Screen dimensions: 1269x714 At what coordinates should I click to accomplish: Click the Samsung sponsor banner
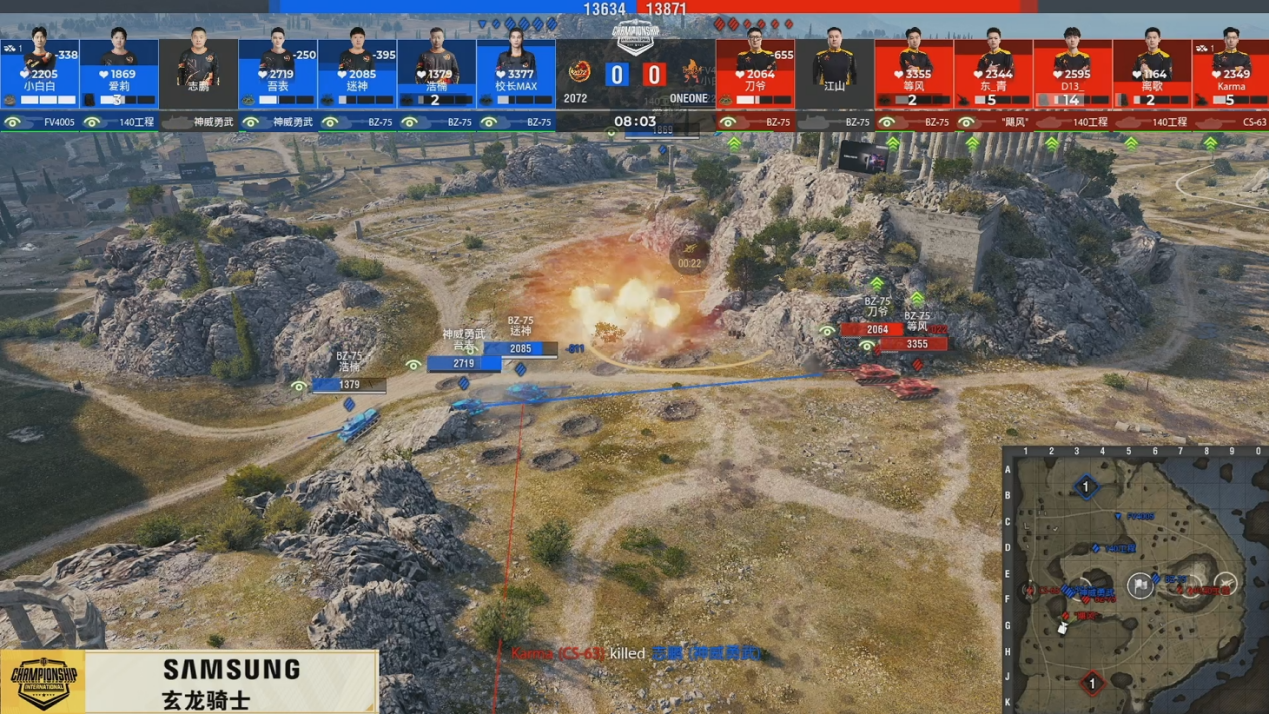[x=231, y=682]
